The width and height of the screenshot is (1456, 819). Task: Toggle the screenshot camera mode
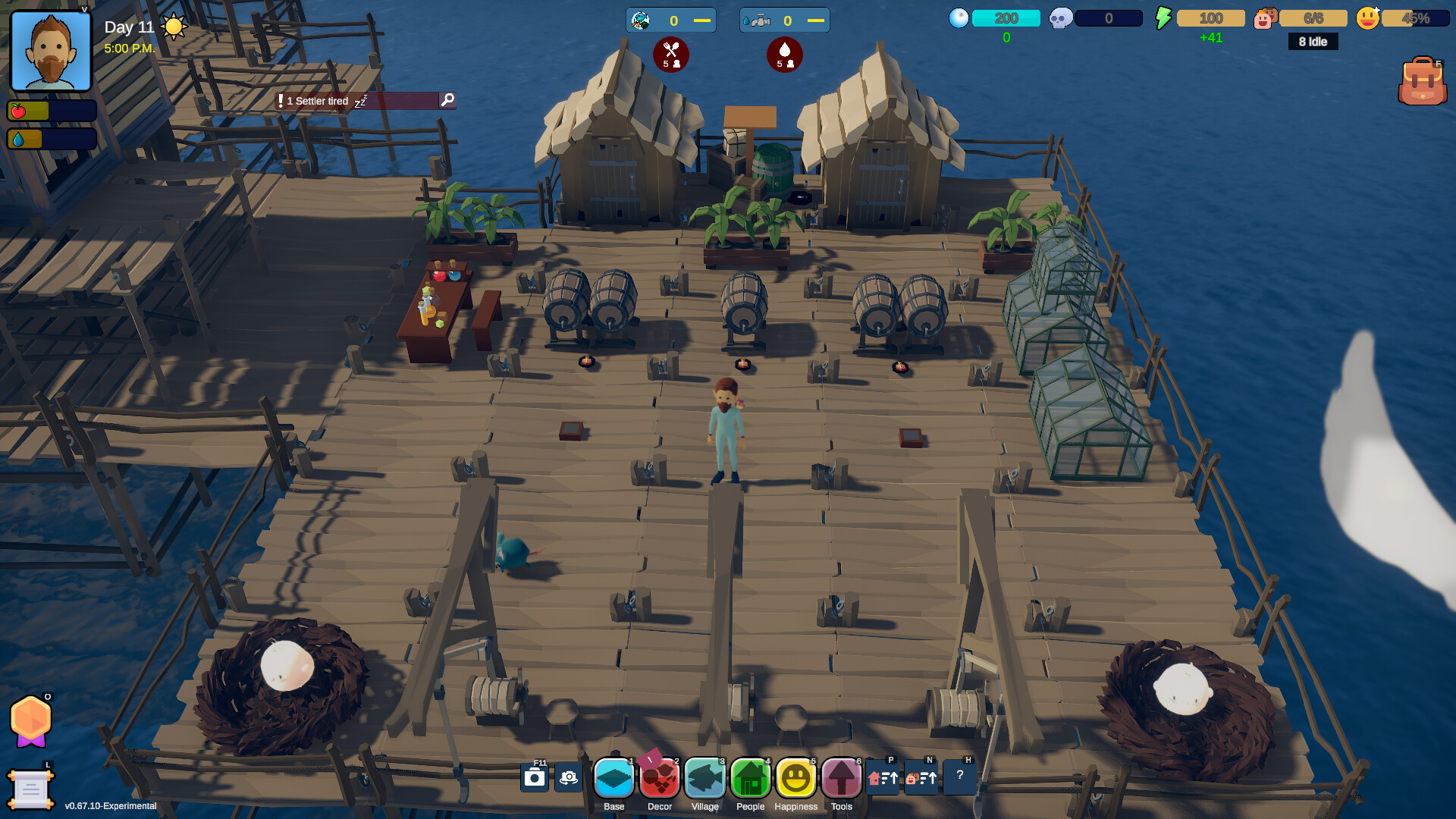coord(534,777)
